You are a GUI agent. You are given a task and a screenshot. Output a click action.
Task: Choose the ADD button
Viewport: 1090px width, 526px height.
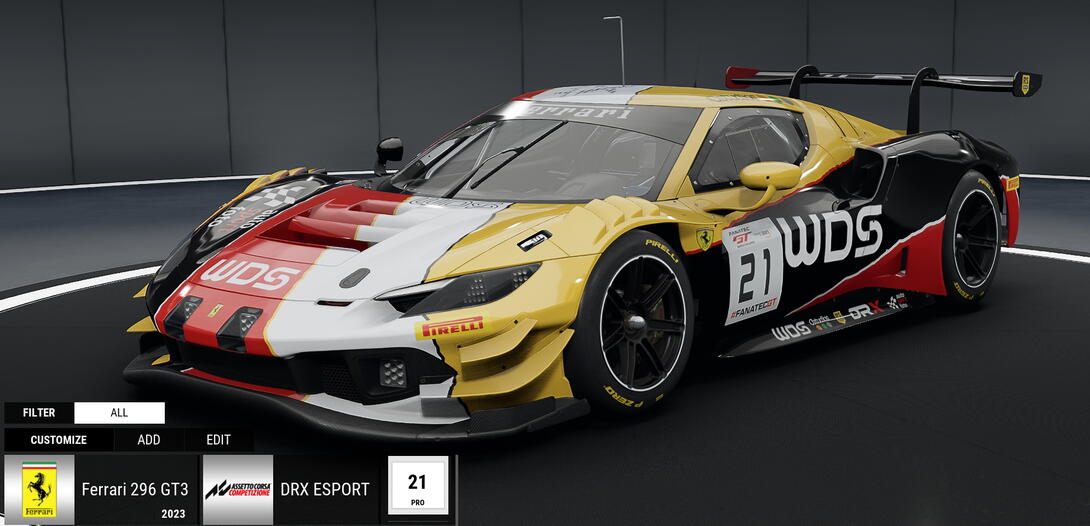(x=149, y=440)
